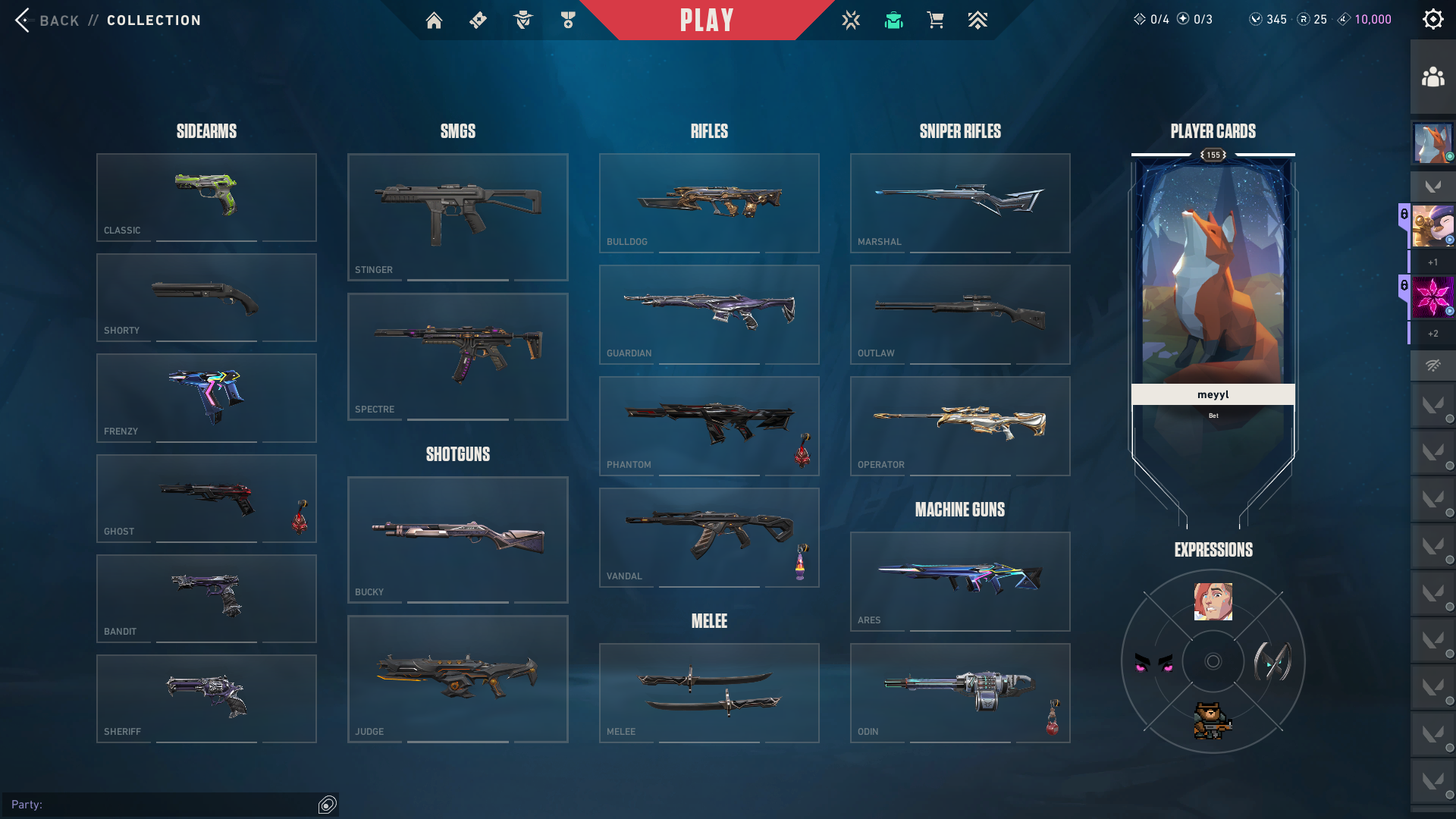Select the Sheriff revolver slot
1456x819 pixels.
coord(206,698)
